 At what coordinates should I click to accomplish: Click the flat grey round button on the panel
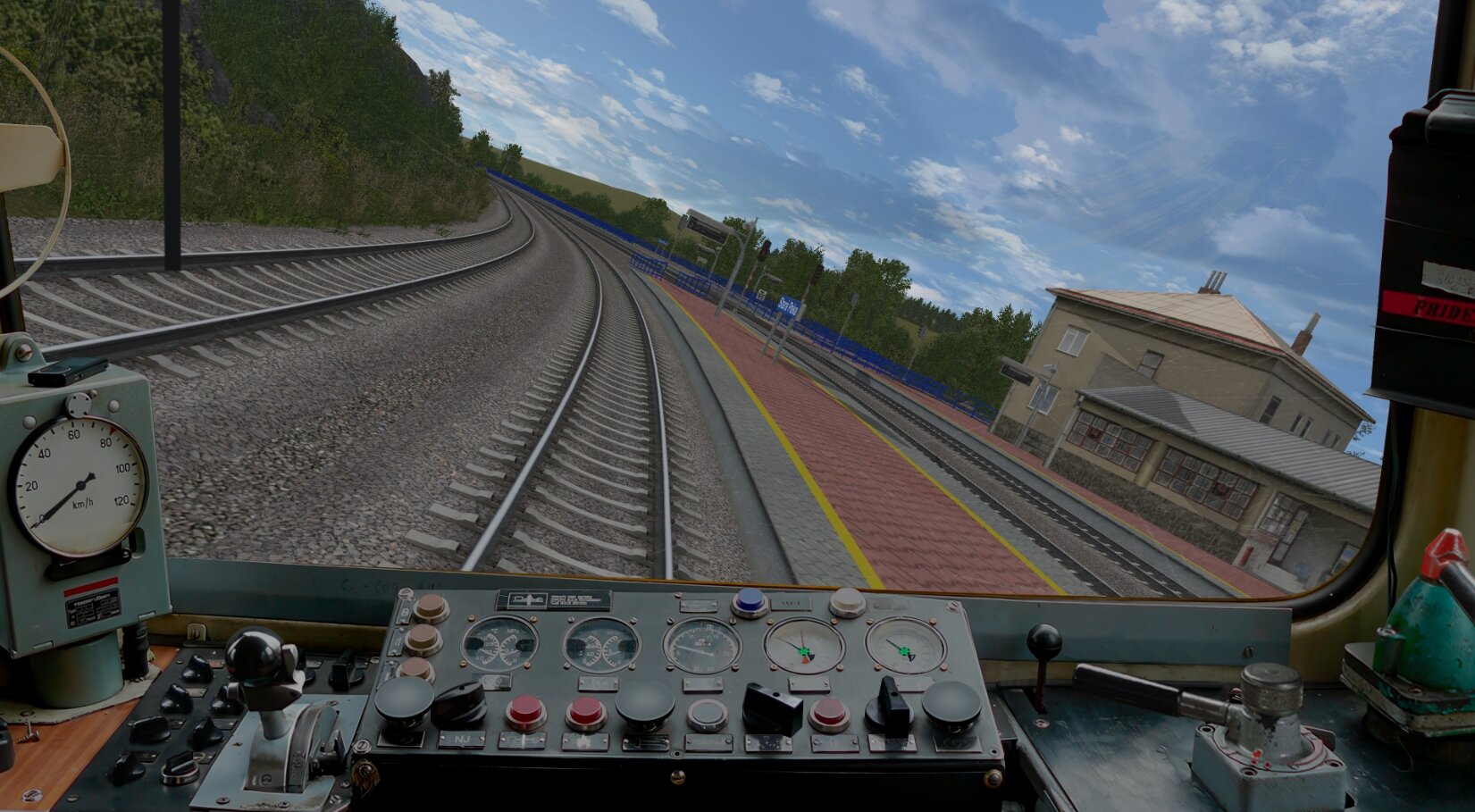(x=708, y=715)
